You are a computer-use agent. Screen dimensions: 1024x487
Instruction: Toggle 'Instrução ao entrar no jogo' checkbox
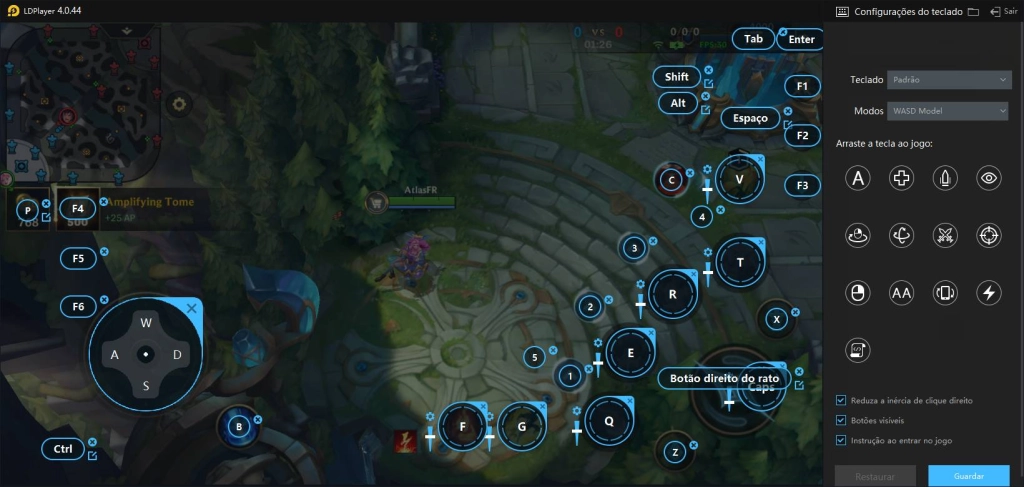pyautogui.click(x=841, y=440)
